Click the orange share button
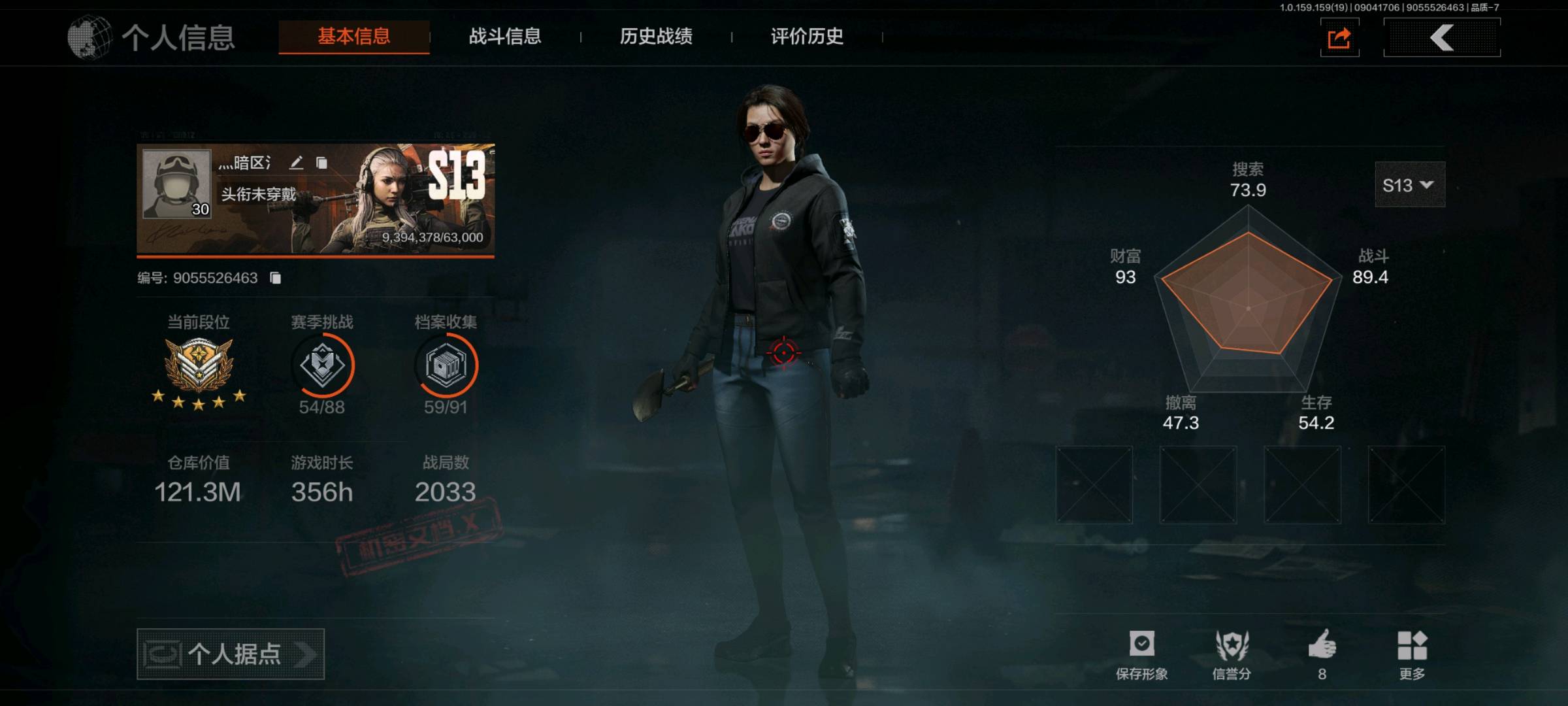This screenshot has width=1568, height=706. 1339,38
